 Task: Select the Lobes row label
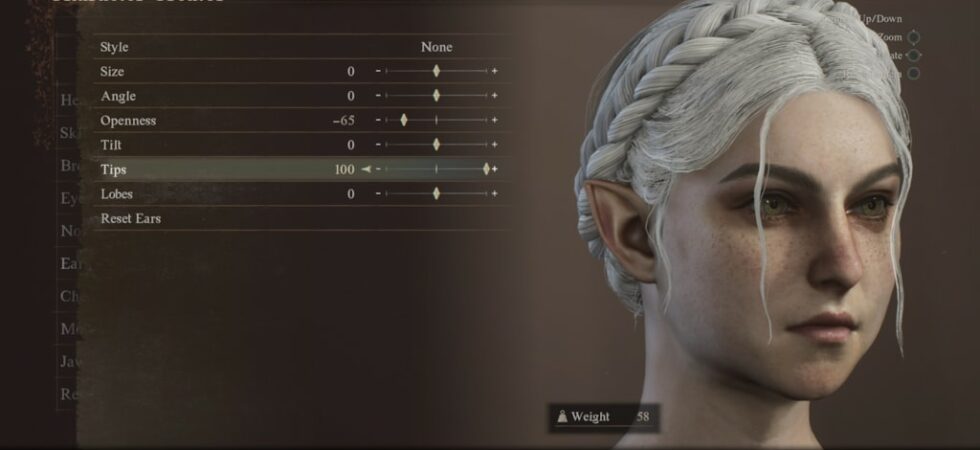pyautogui.click(x=117, y=194)
